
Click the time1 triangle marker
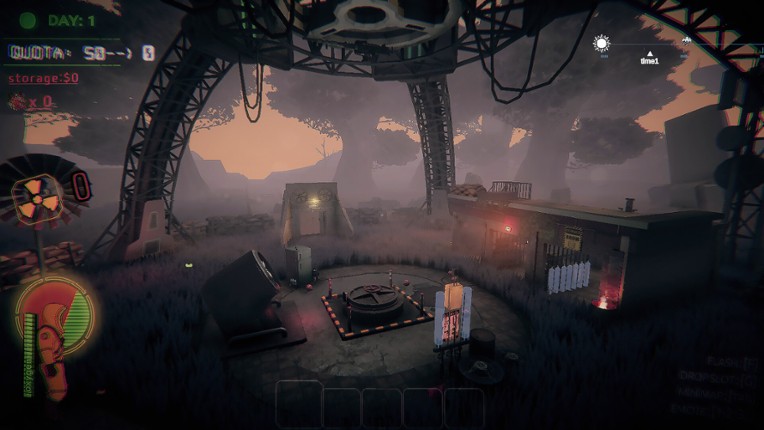[650, 53]
